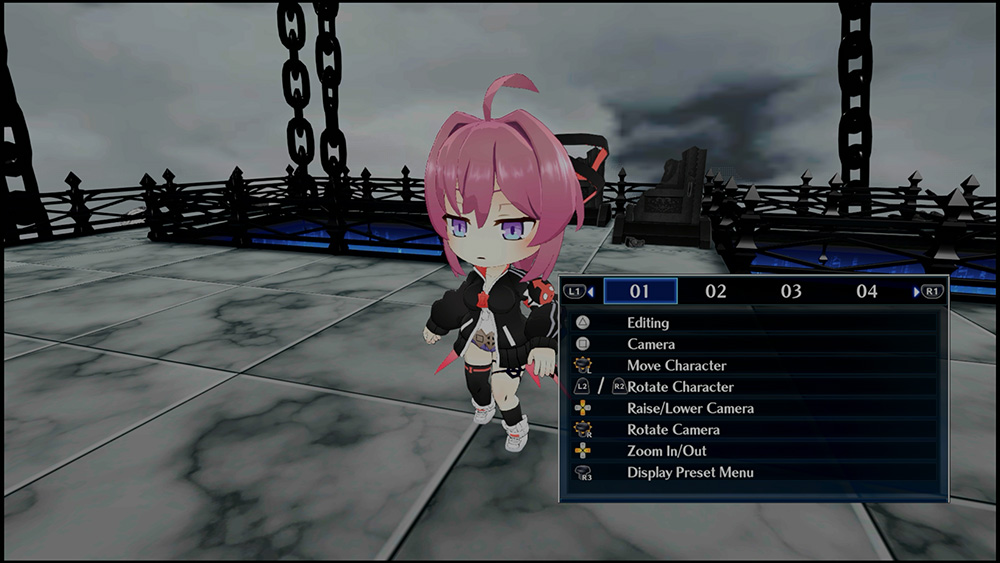
Task: Switch to preset tab 02
Action: (x=715, y=292)
